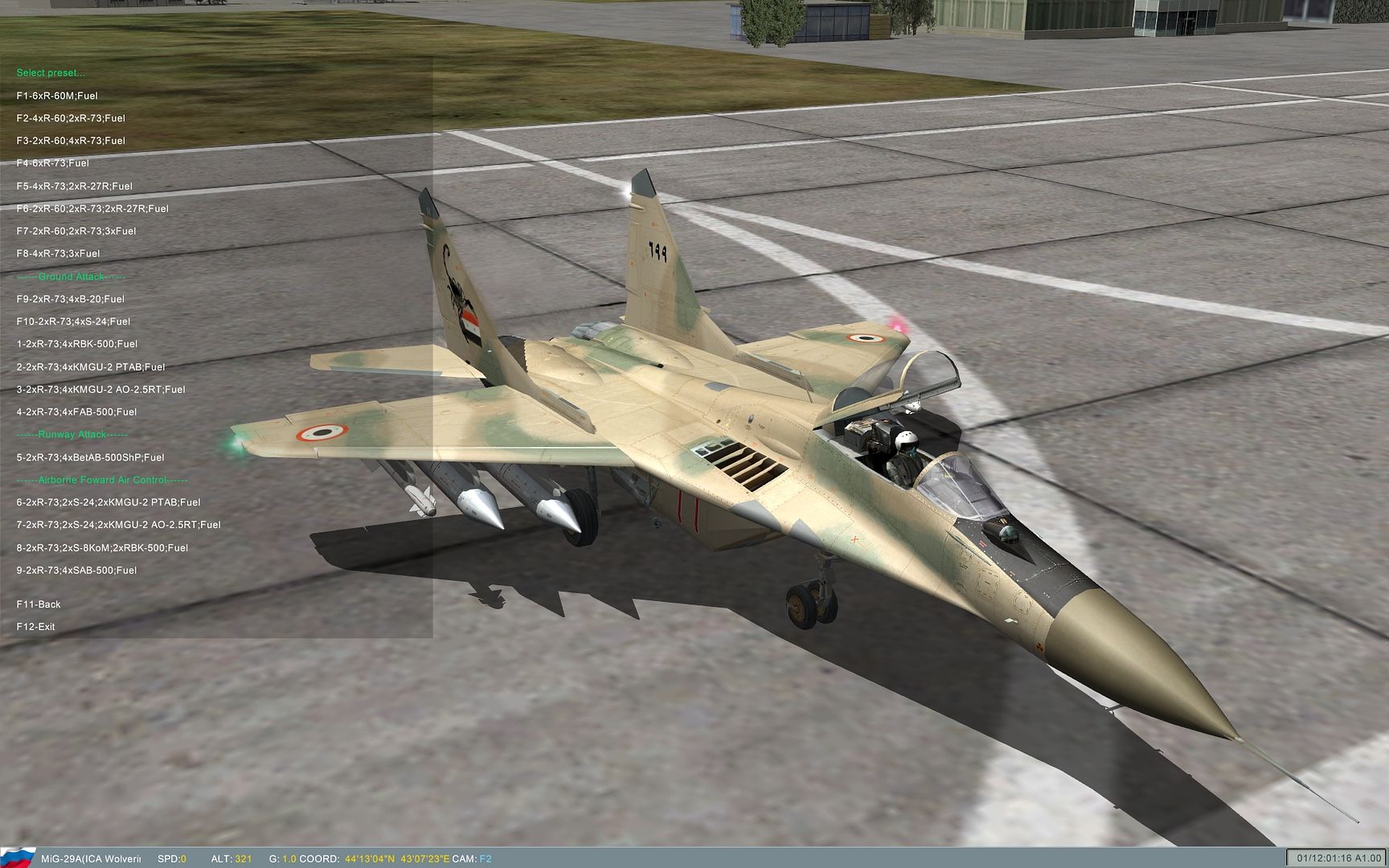
Task: Click F12-Exit to close the menu
Action: 35,624
